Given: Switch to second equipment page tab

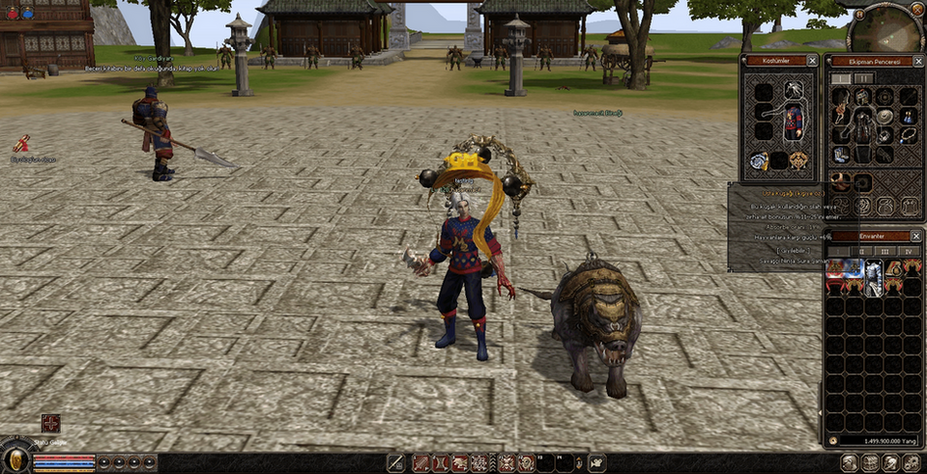Looking at the screenshot, I should [x=863, y=78].
